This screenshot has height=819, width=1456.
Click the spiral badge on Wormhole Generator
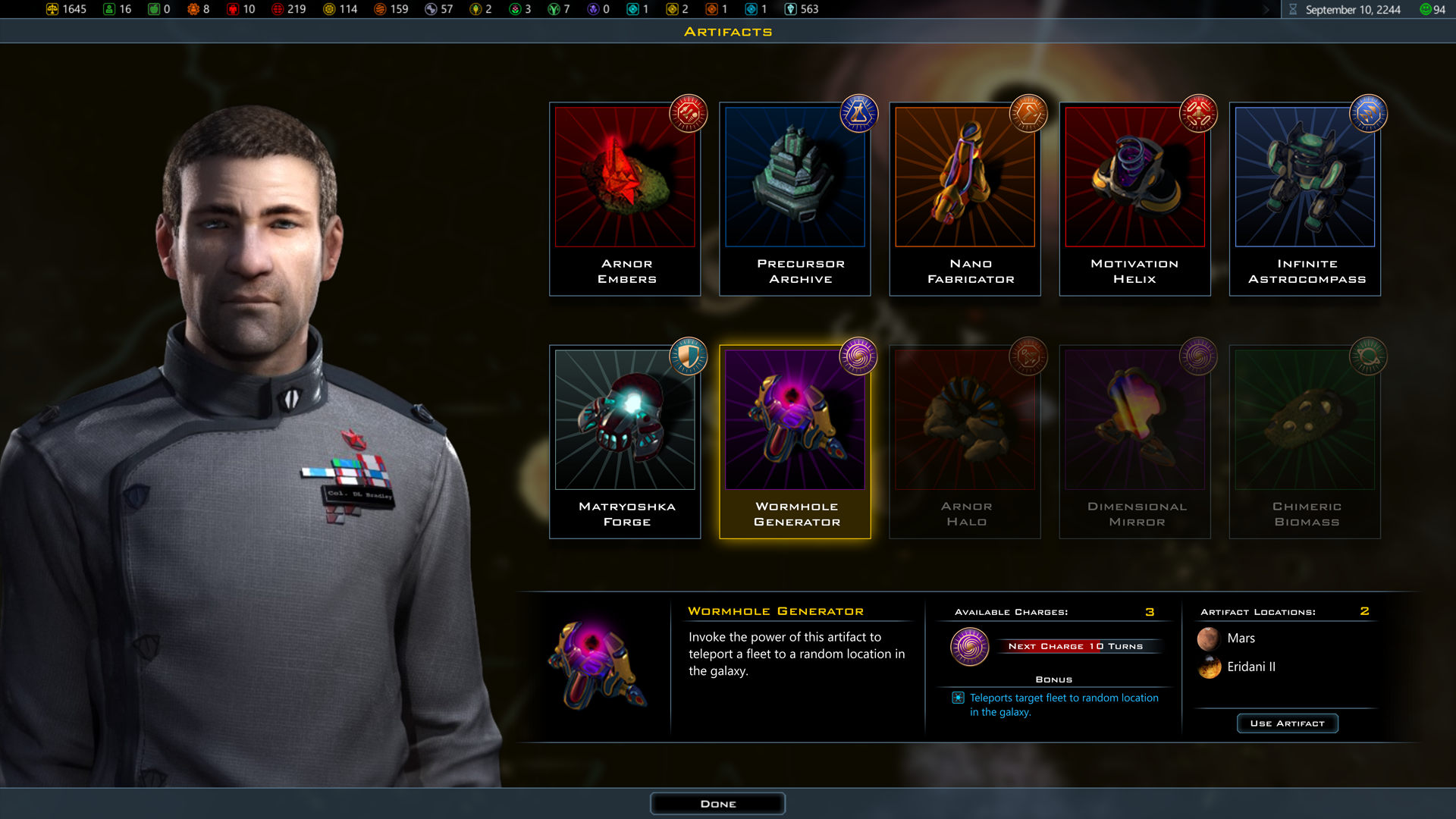[x=858, y=357]
